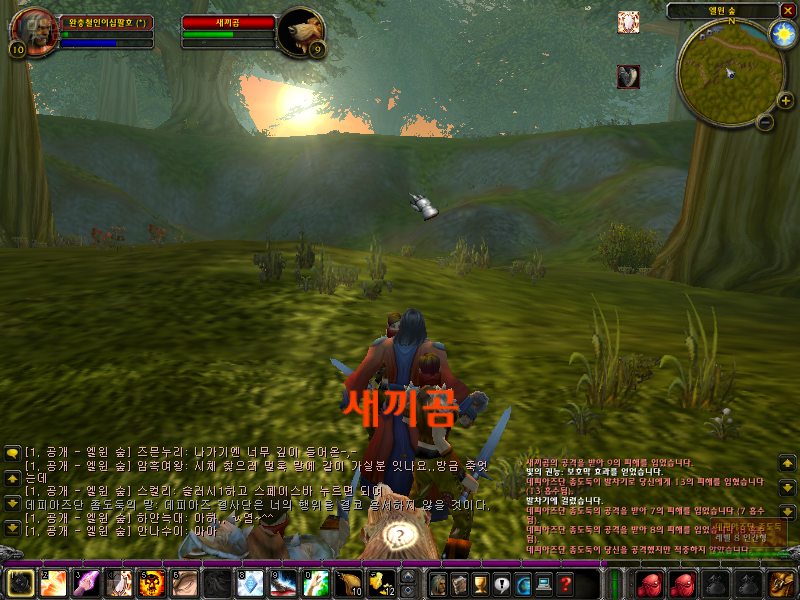Zoom out the minimap with the minus button
Screen dimensions: 800x600
point(765,122)
